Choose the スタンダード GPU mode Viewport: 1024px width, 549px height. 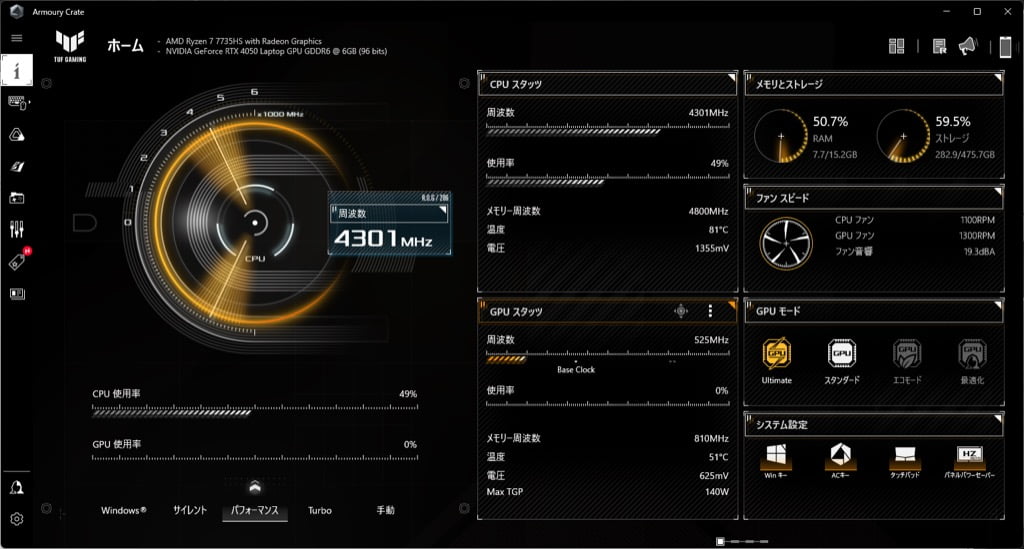coord(842,355)
